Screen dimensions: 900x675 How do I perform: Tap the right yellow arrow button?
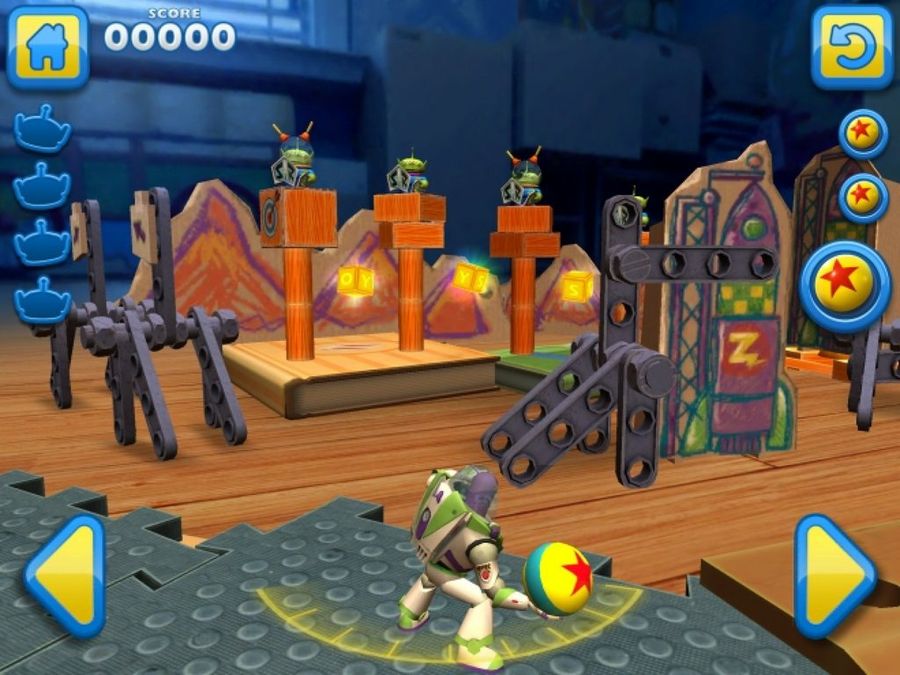[x=834, y=575]
